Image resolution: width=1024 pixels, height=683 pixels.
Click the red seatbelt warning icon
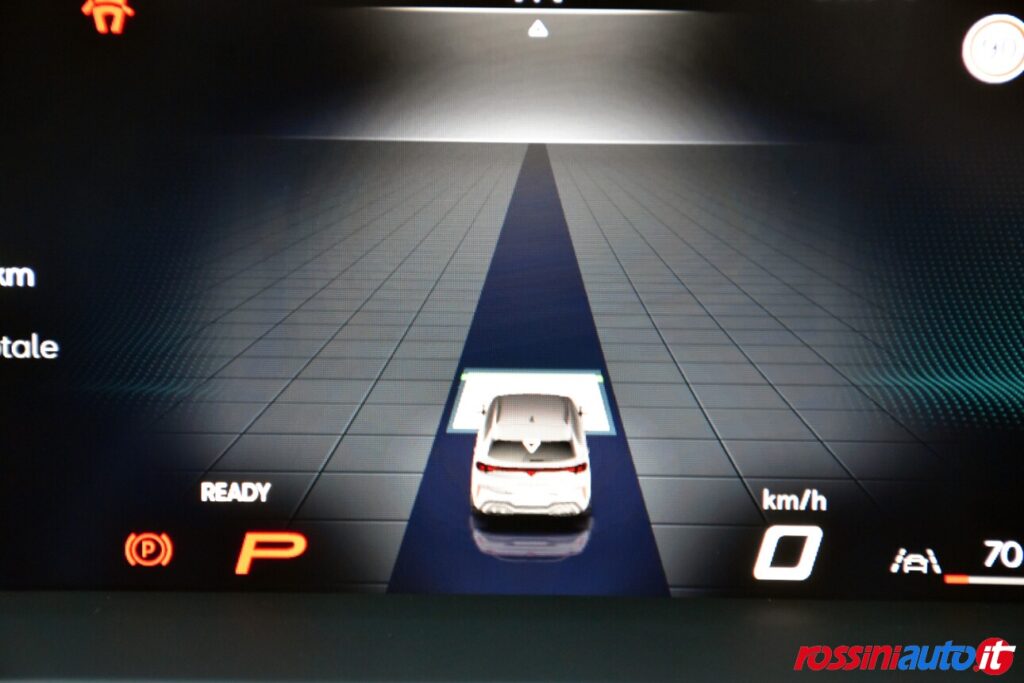pyautogui.click(x=107, y=14)
